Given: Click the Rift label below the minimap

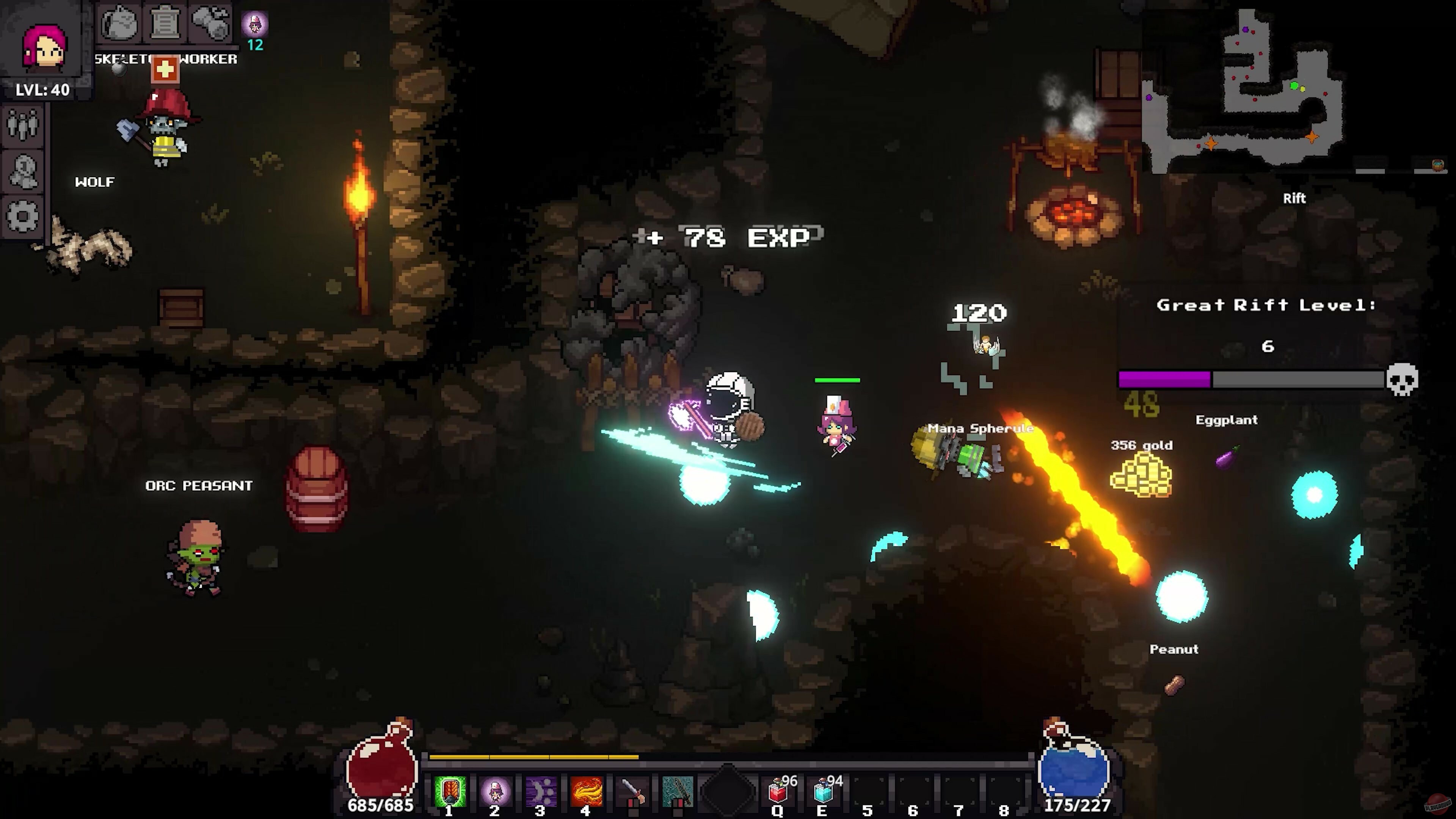Looking at the screenshot, I should (x=1295, y=198).
